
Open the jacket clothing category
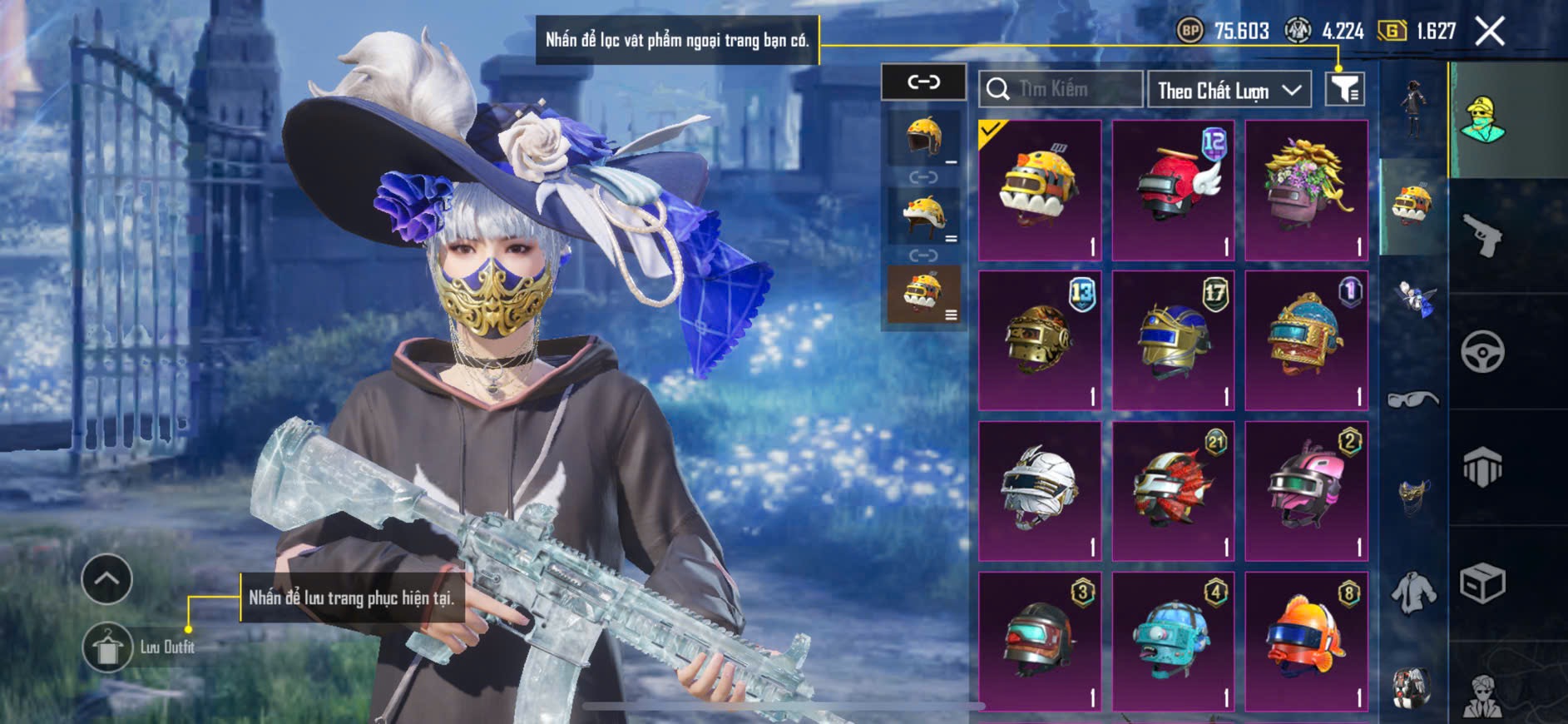(1412, 593)
